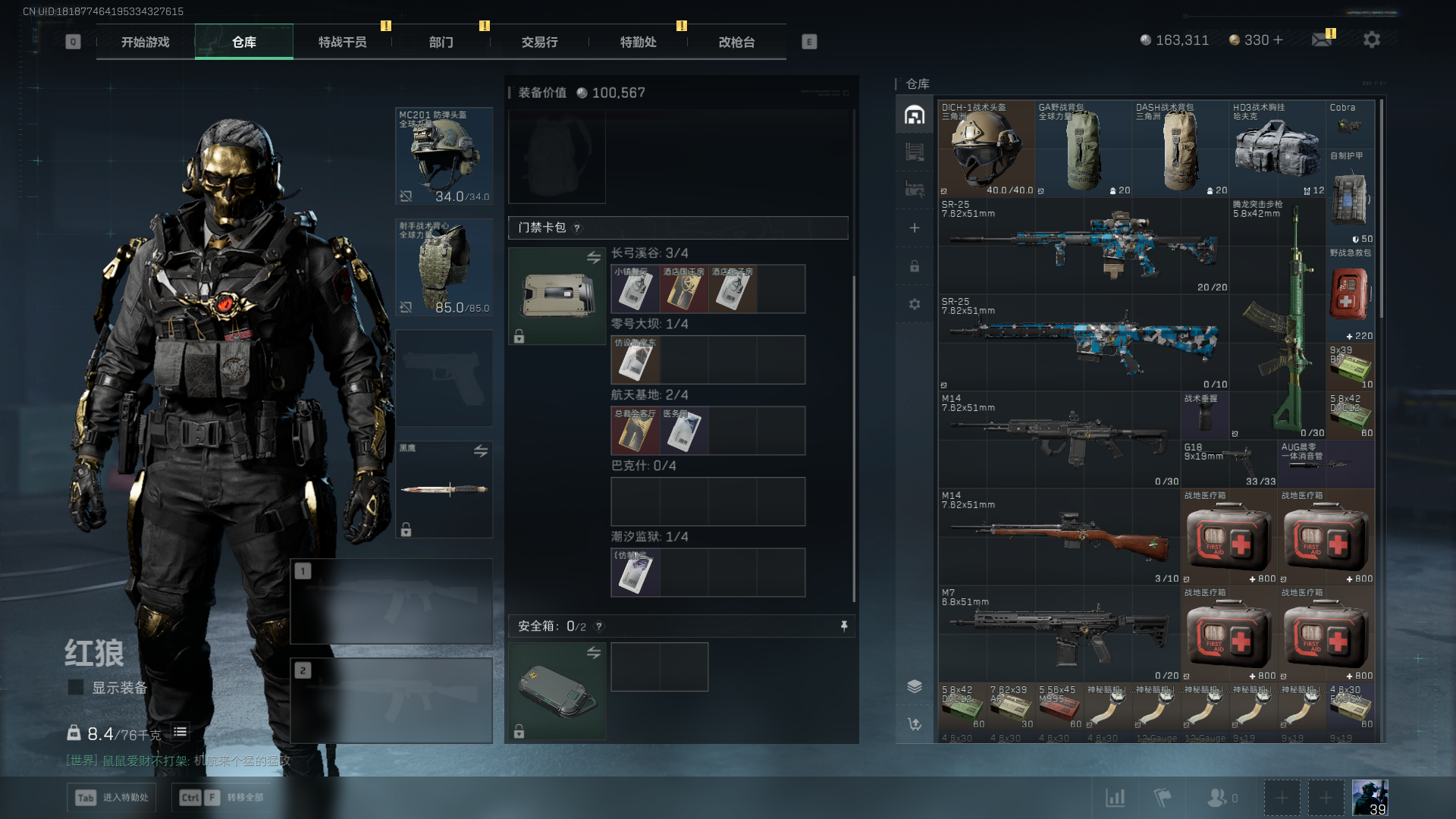Select the 野战急救包 first aid item

coord(1350,294)
